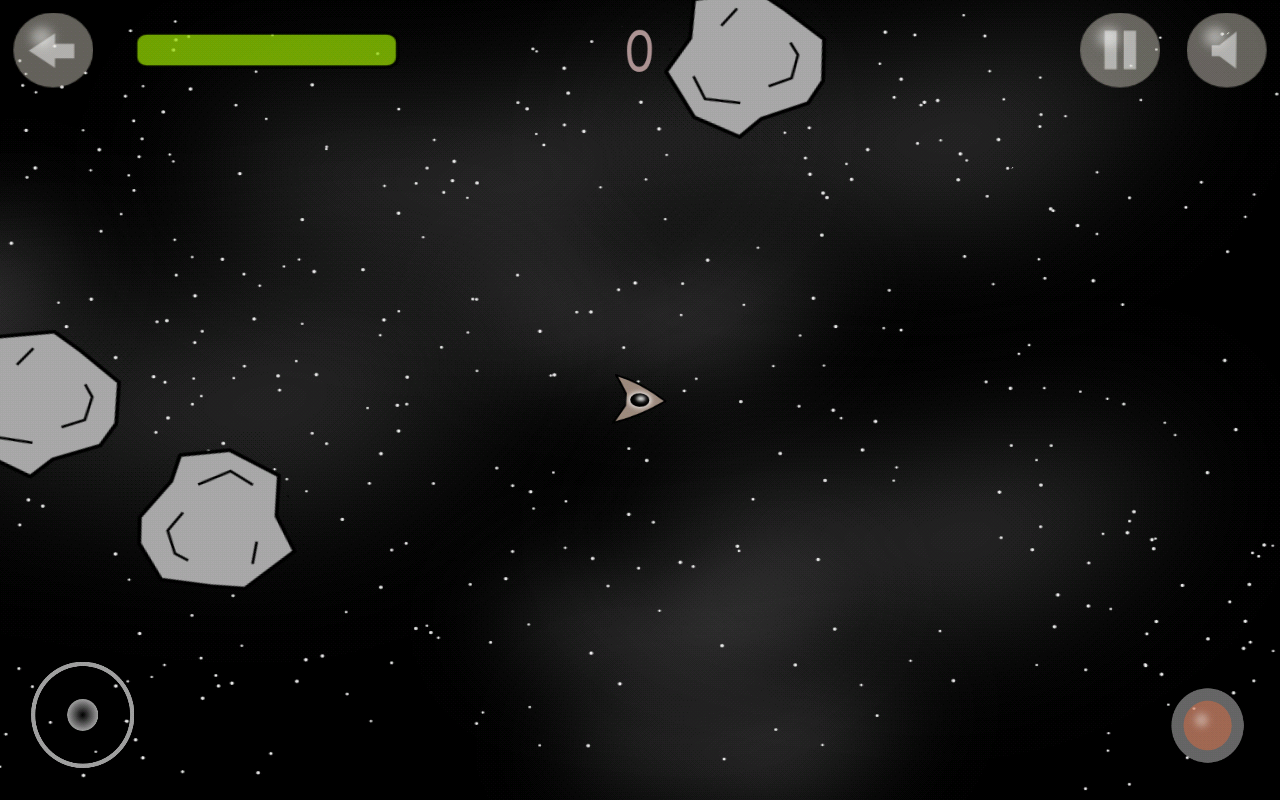Select the lower-left asteroid
The height and width of the screenshot is (800, 1280).
pos(218,520)
